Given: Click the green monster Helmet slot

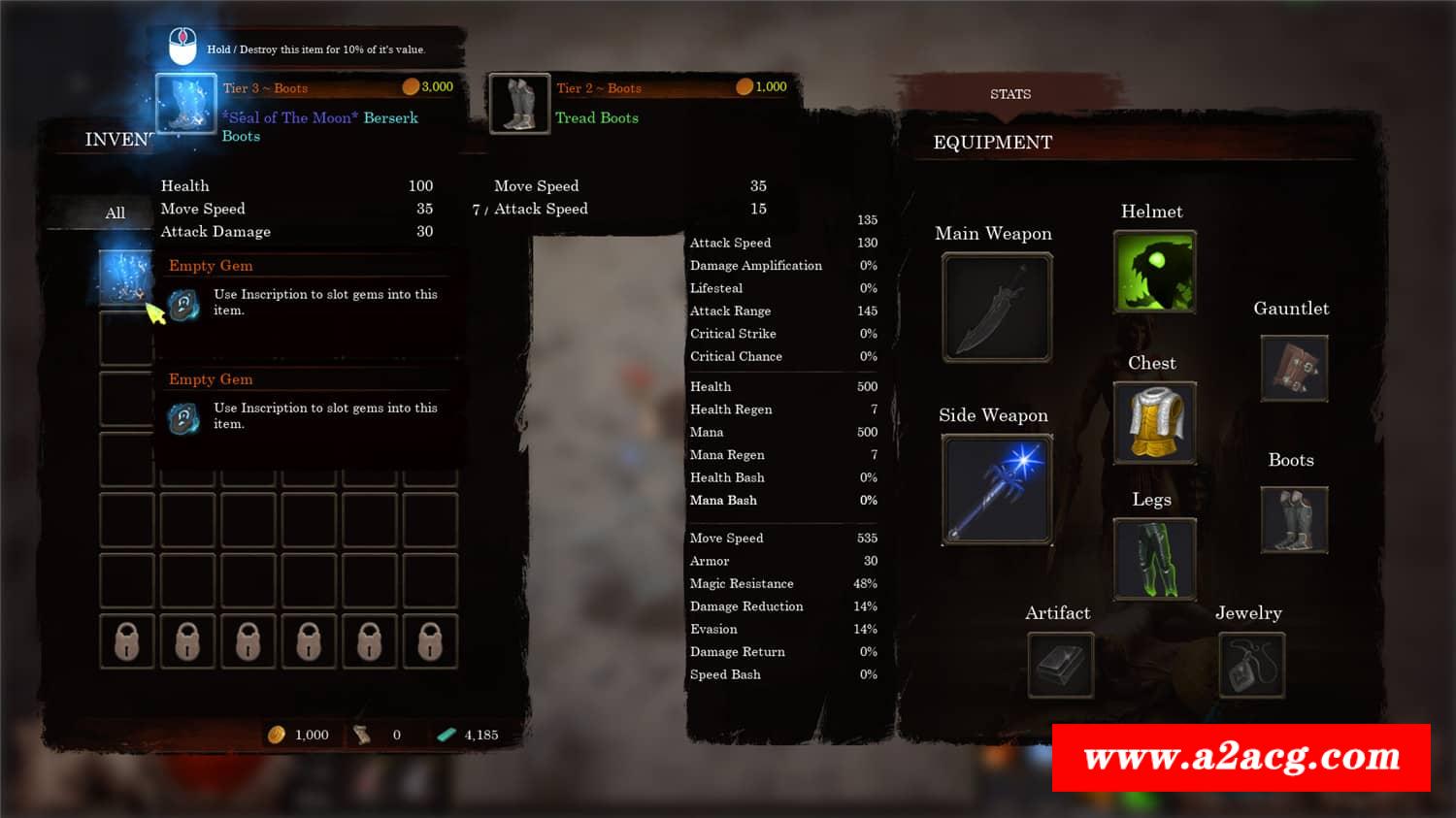Looking at the screenshot, I should (1154, 272).
